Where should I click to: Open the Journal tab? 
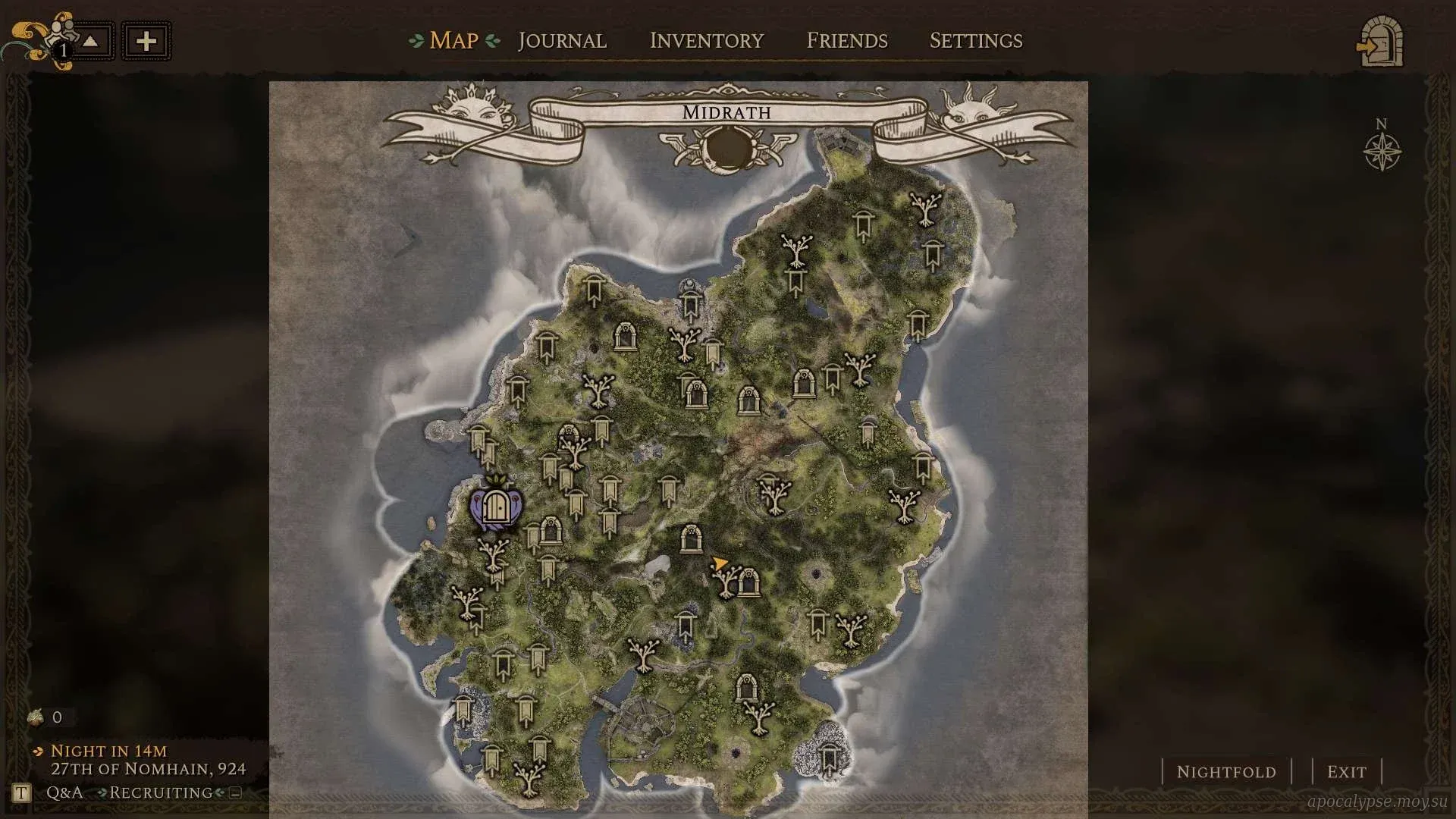point(562,40)
